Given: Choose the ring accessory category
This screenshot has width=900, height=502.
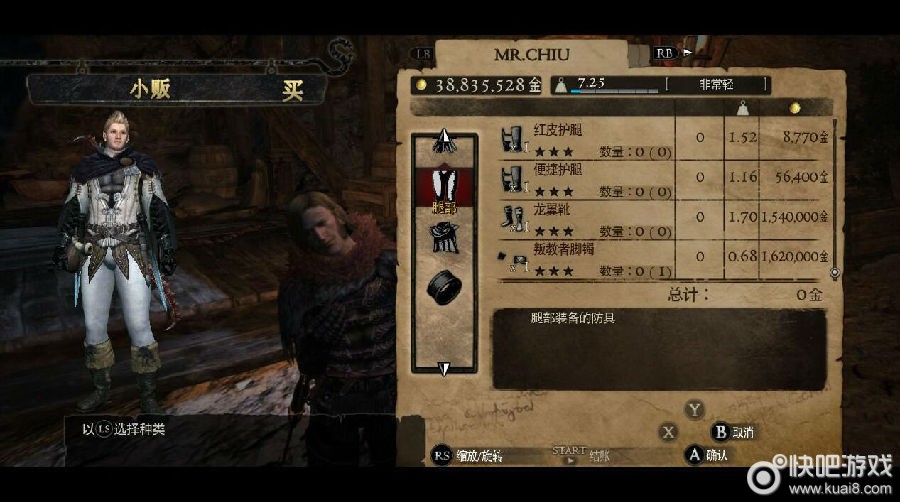Looking at the screenshot, I should [x=444, y=287].
